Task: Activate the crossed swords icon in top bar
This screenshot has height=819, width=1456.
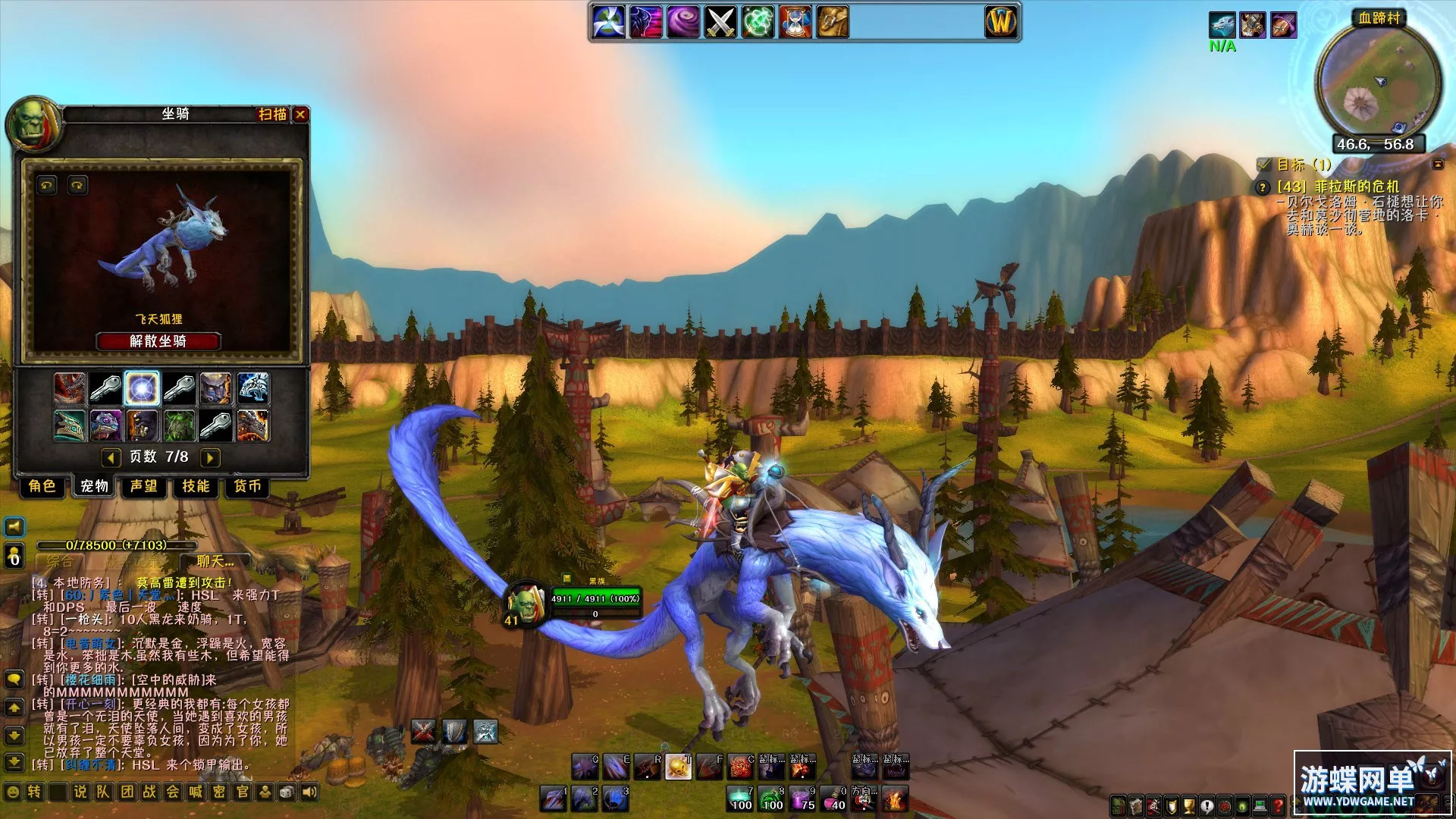Action: tap(720, 22)
